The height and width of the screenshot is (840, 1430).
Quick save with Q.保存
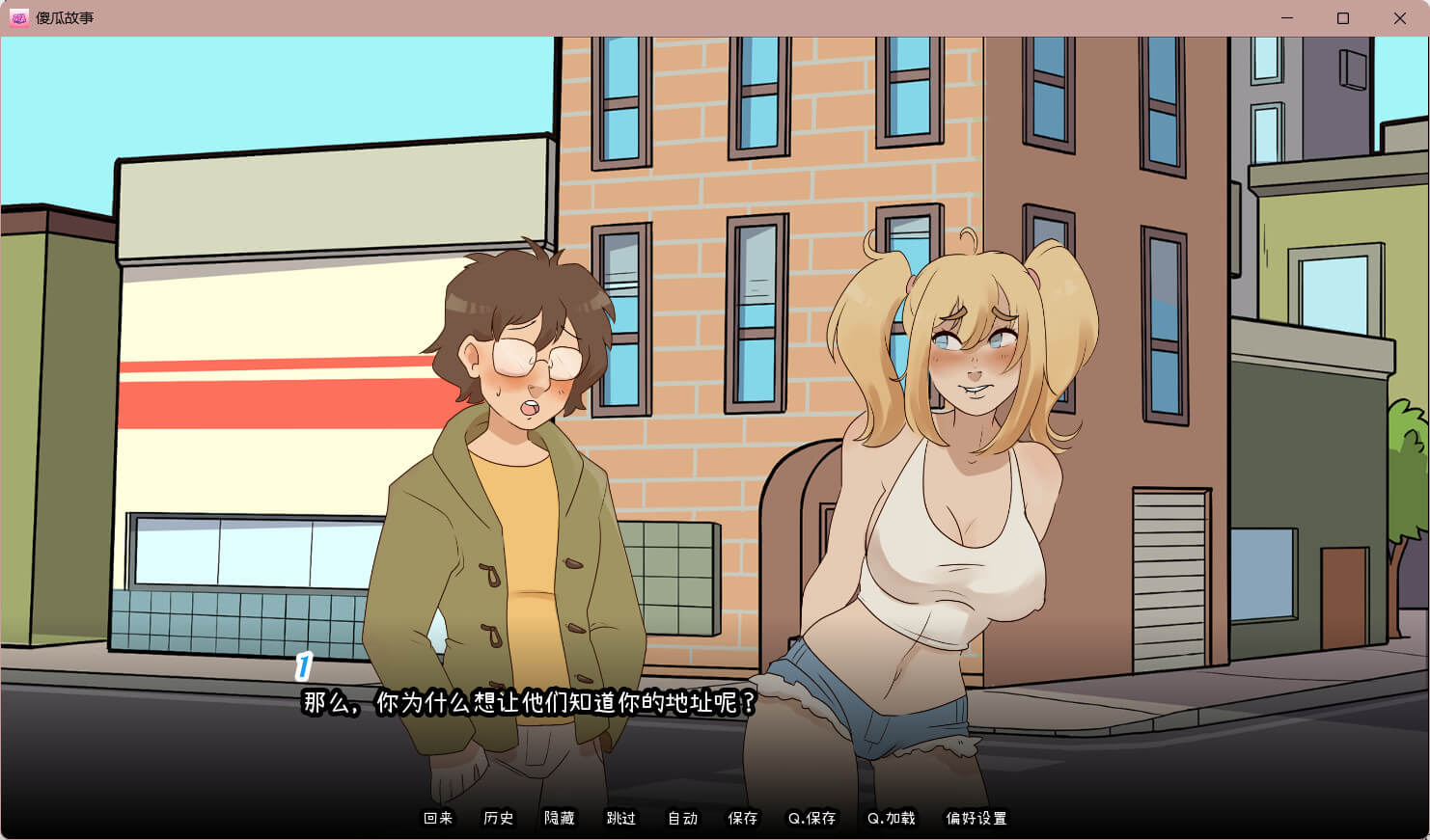coord(812,818)
